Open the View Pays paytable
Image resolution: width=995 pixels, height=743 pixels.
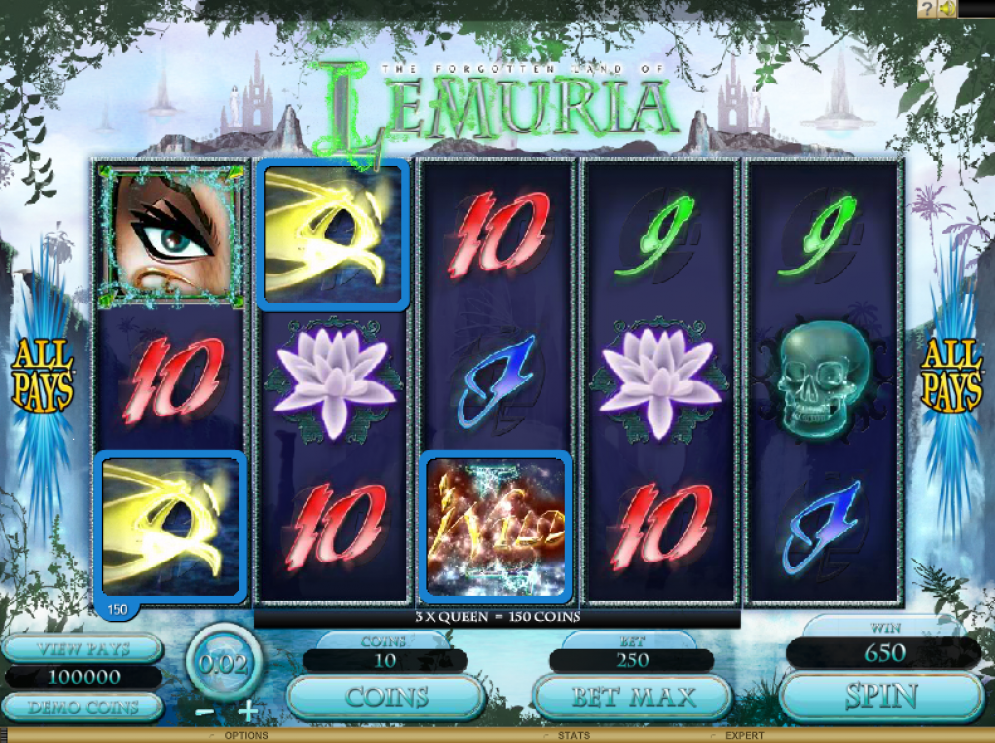[x=81, y=648]
